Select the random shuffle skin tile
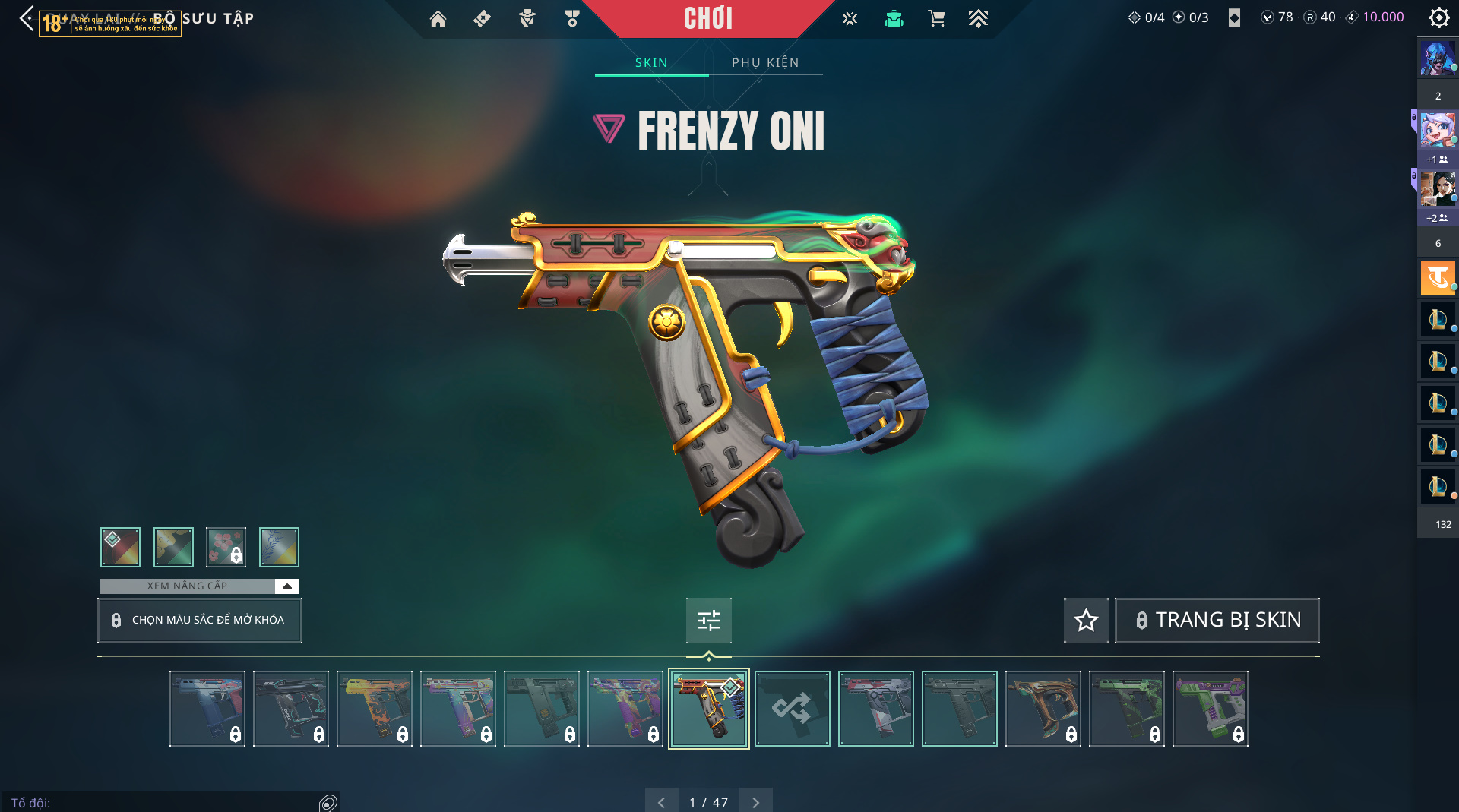The width and height of the screenshot is (1459, 812). click(792, 709)
